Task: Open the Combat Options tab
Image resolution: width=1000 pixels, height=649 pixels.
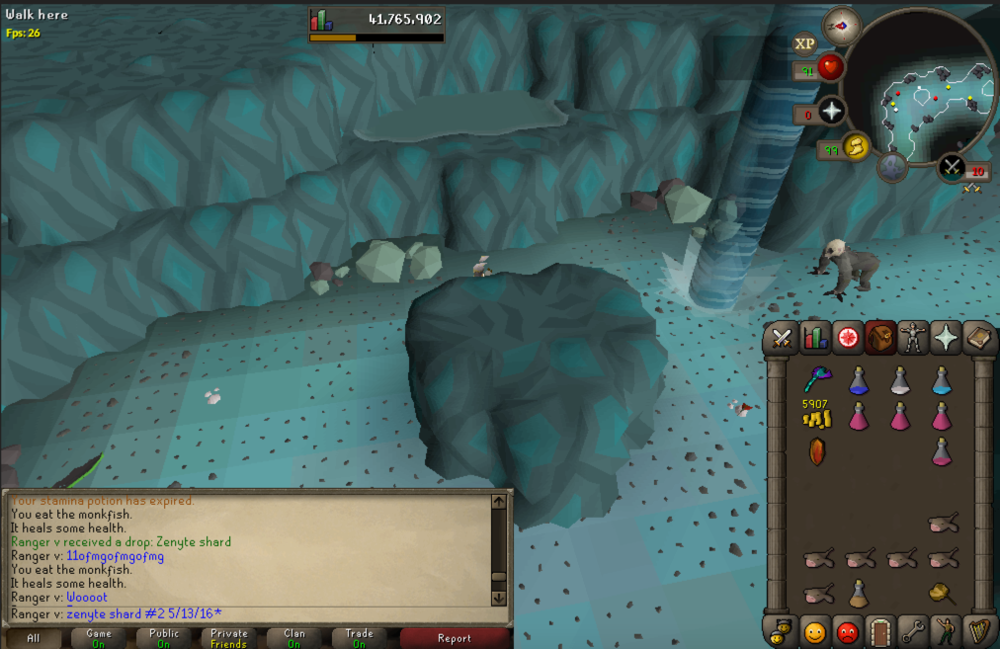Action: (782, 340)
